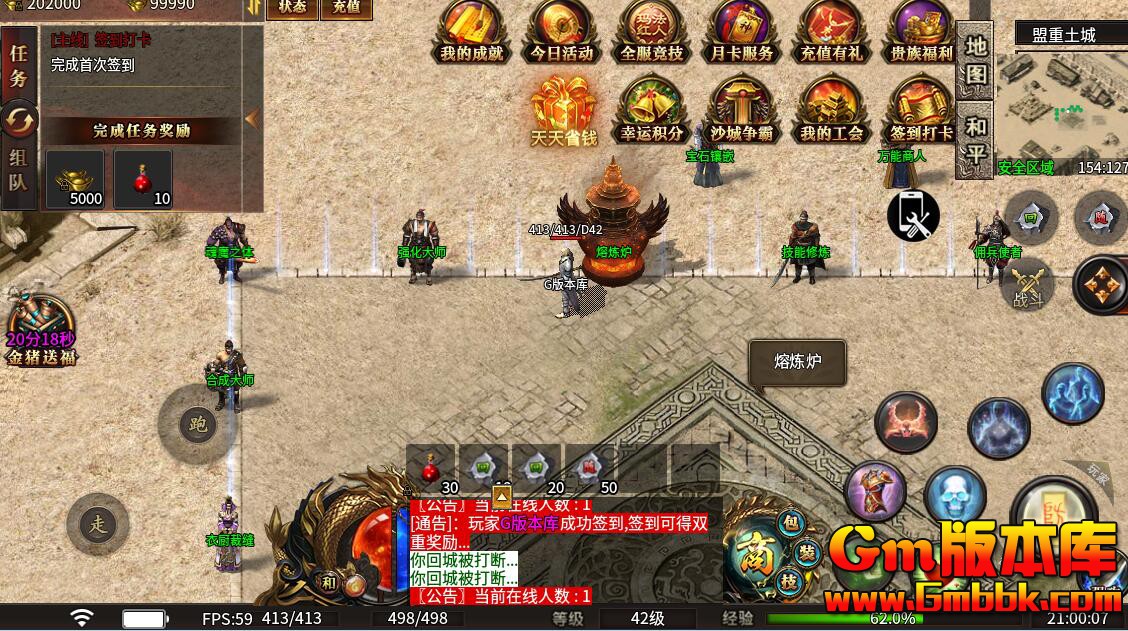Screen dimensions: 1128x631
Task: Open the 全服竞技 arena icon
Action: click(x=651, y=30)
